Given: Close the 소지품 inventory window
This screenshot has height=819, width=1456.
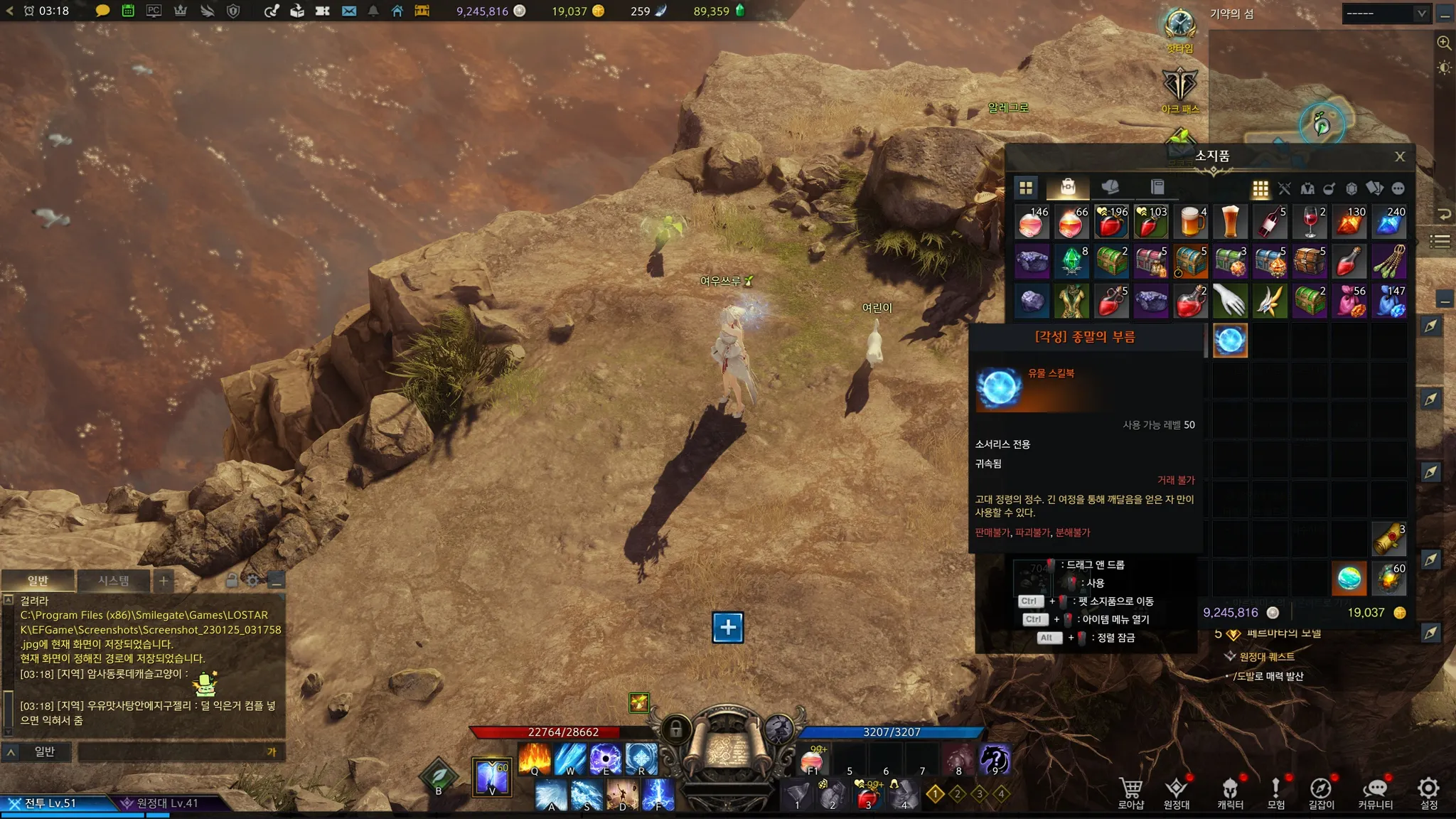Looking at the screenshot, I should coord(1399,157).
